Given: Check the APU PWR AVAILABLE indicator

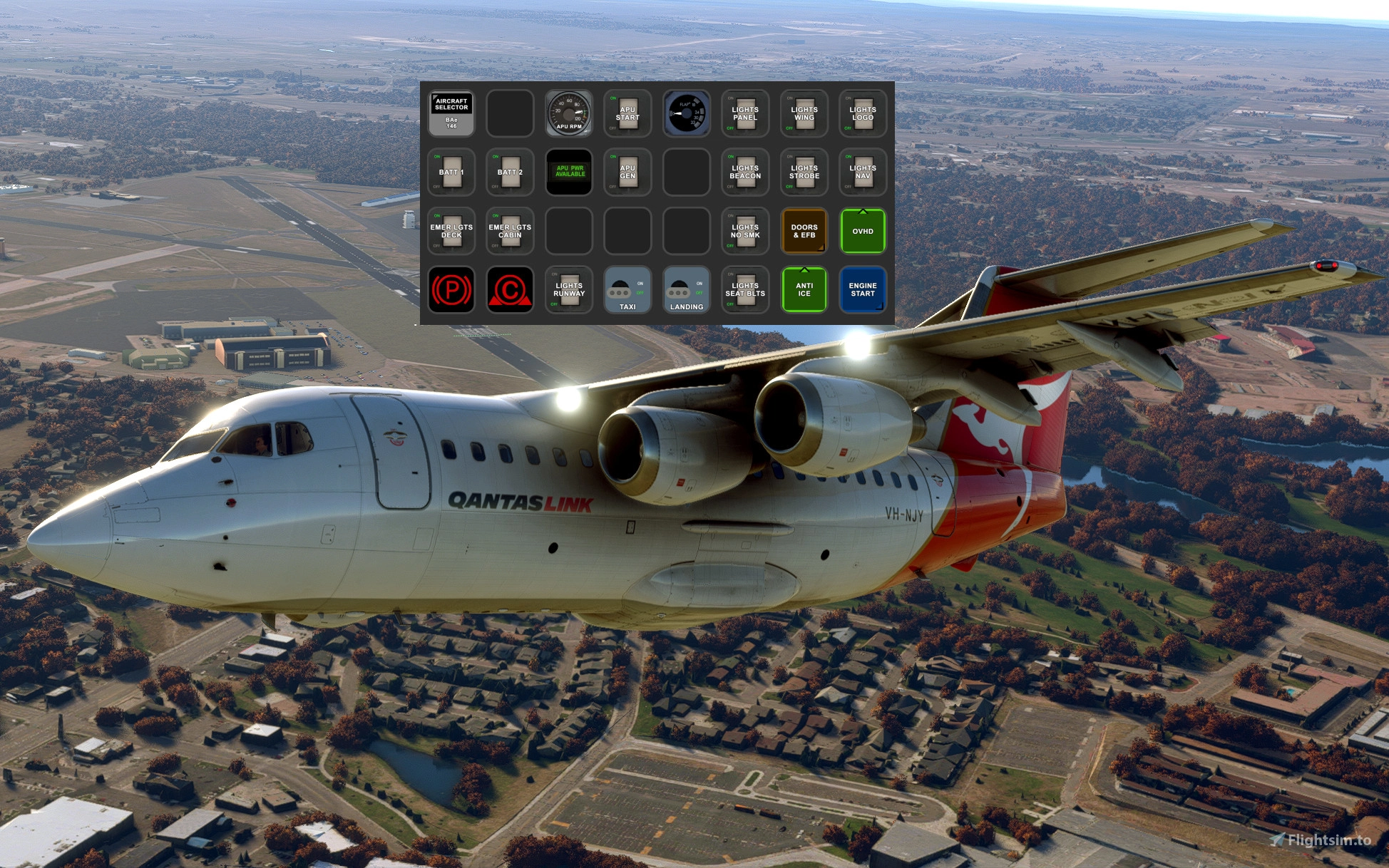Looking at the screenshot, I should click(568, 172).
